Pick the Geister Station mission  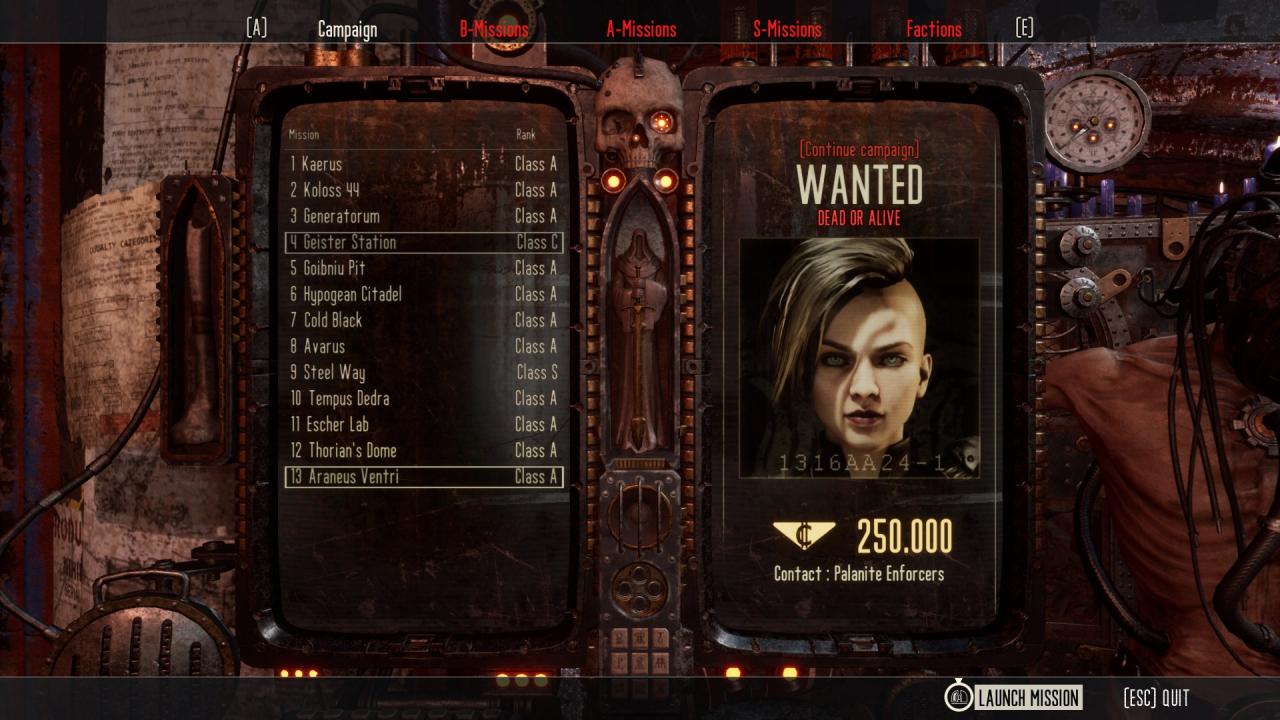coord(423,242)
